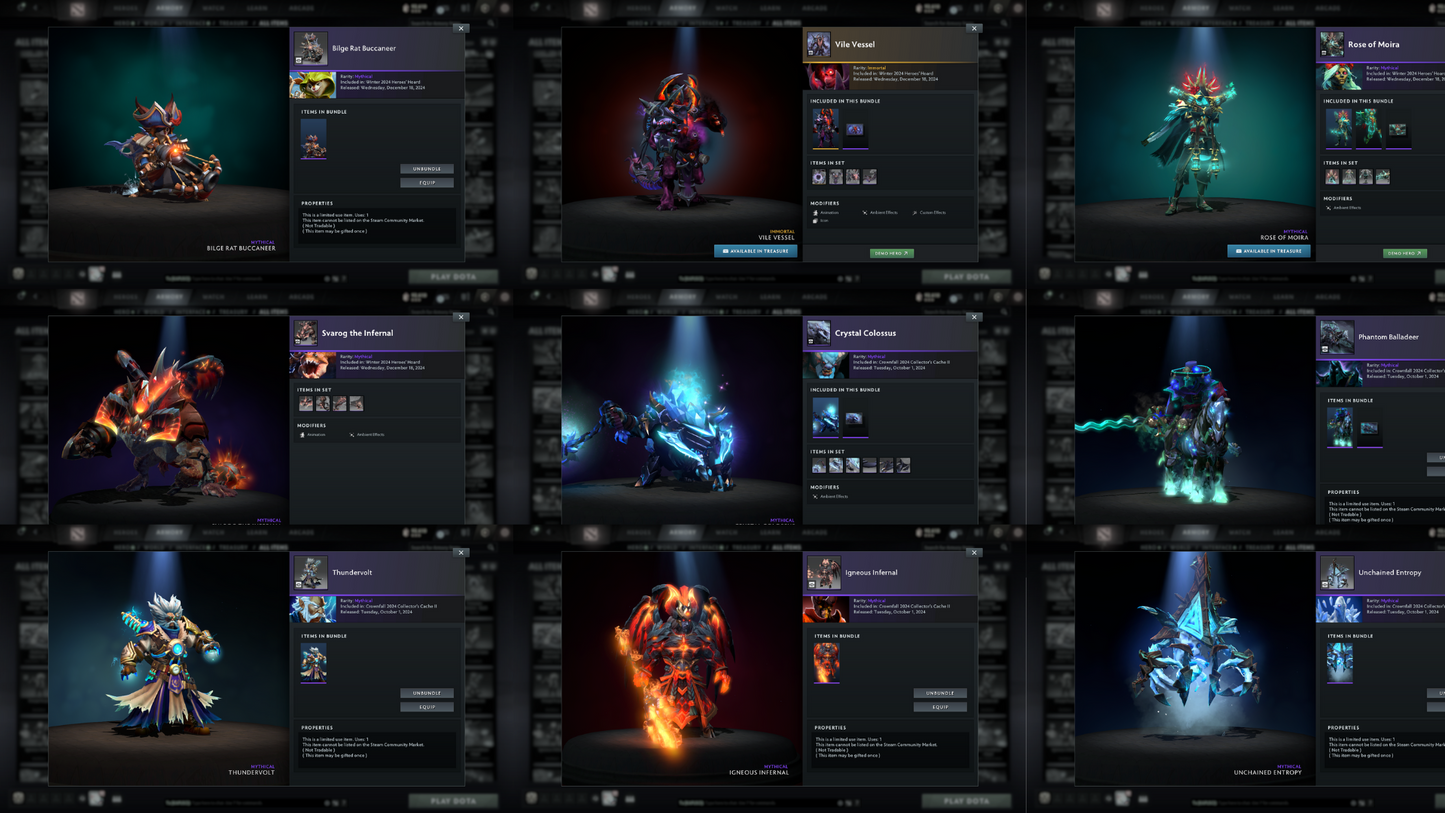Close the Crystal Colossus panel
This screenshot has height=813, width=1445.
pos(974,317)
